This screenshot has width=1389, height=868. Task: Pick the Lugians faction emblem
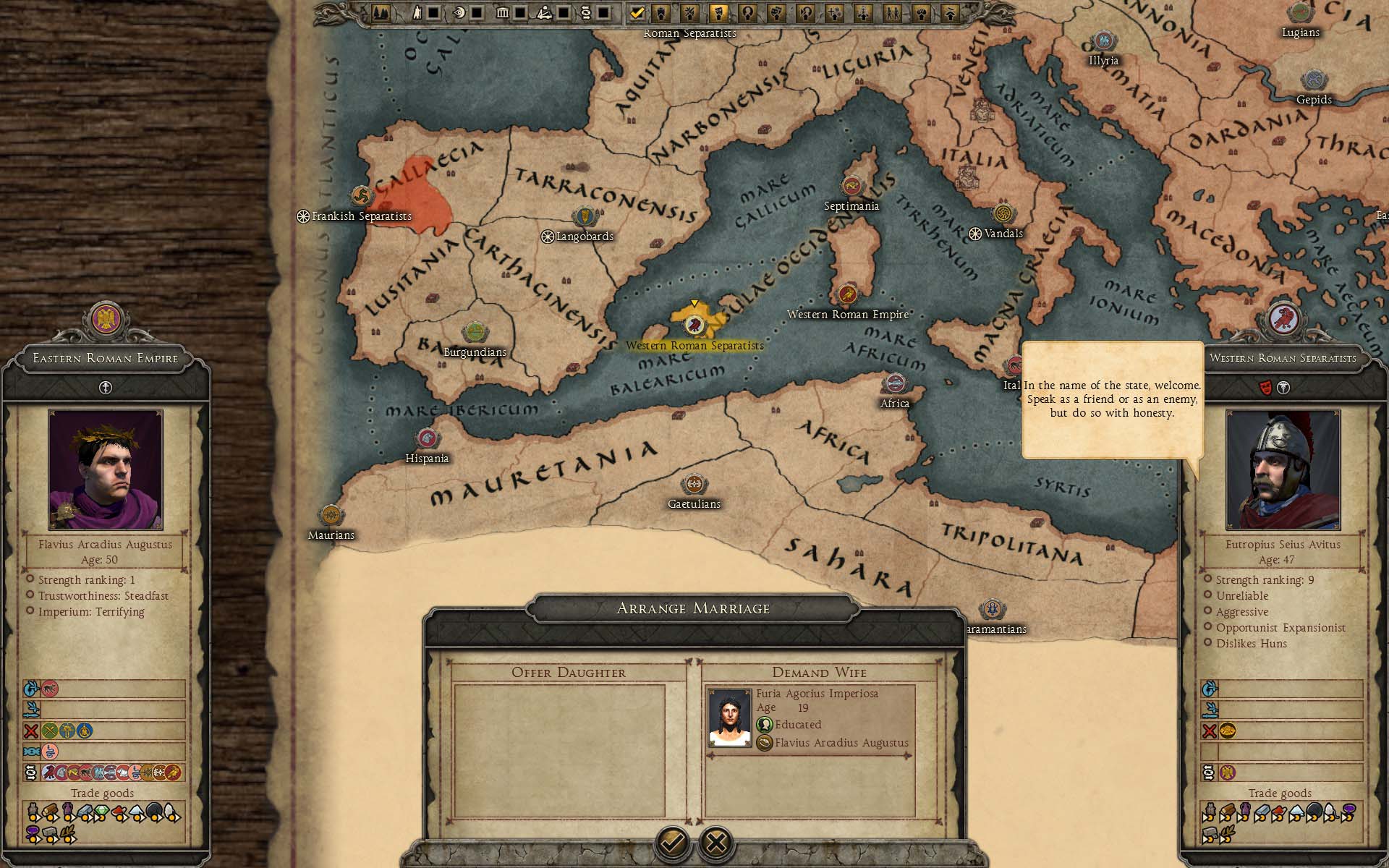1300,13
